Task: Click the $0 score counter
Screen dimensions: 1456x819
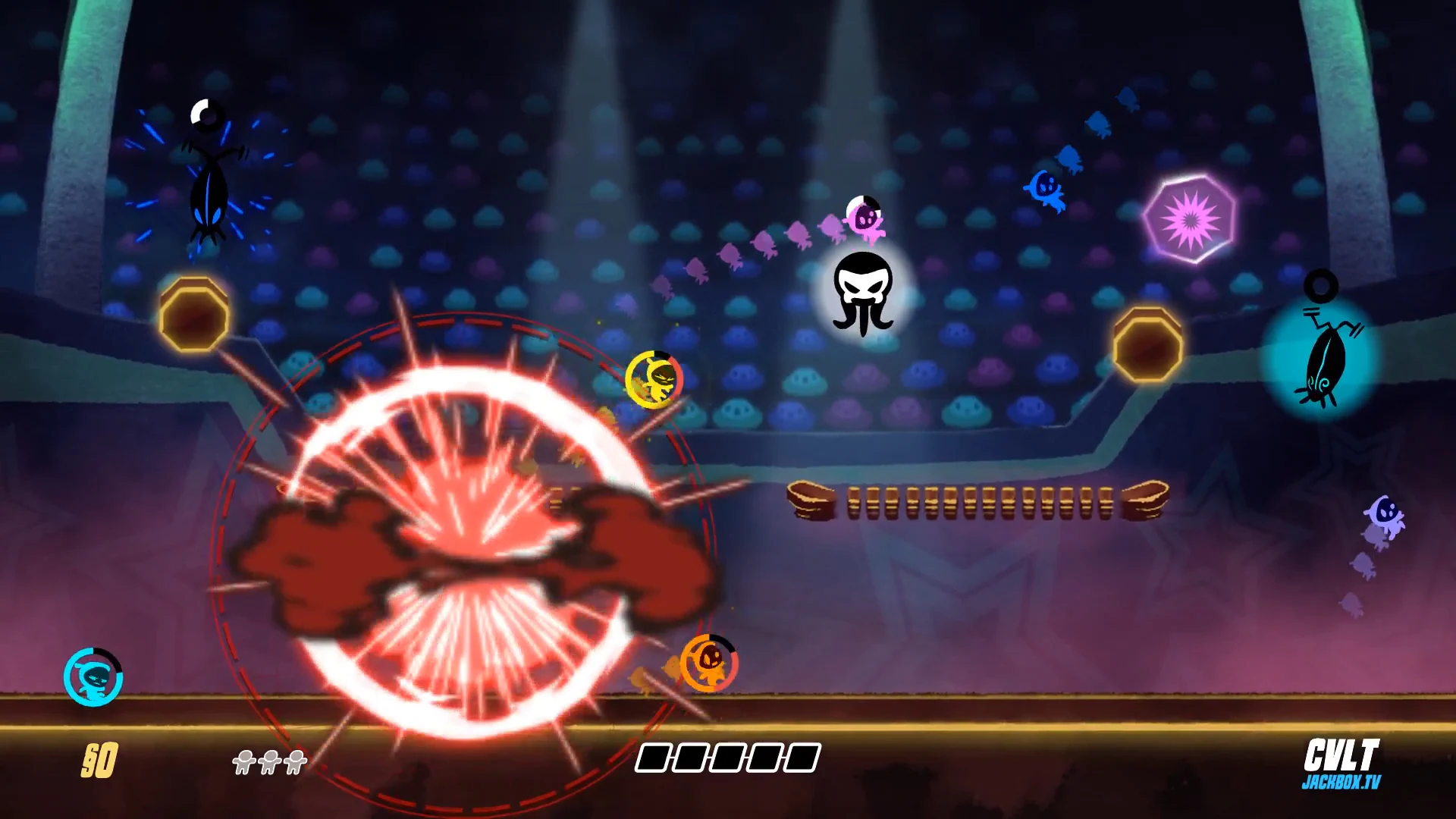Action: pos(101,759)
